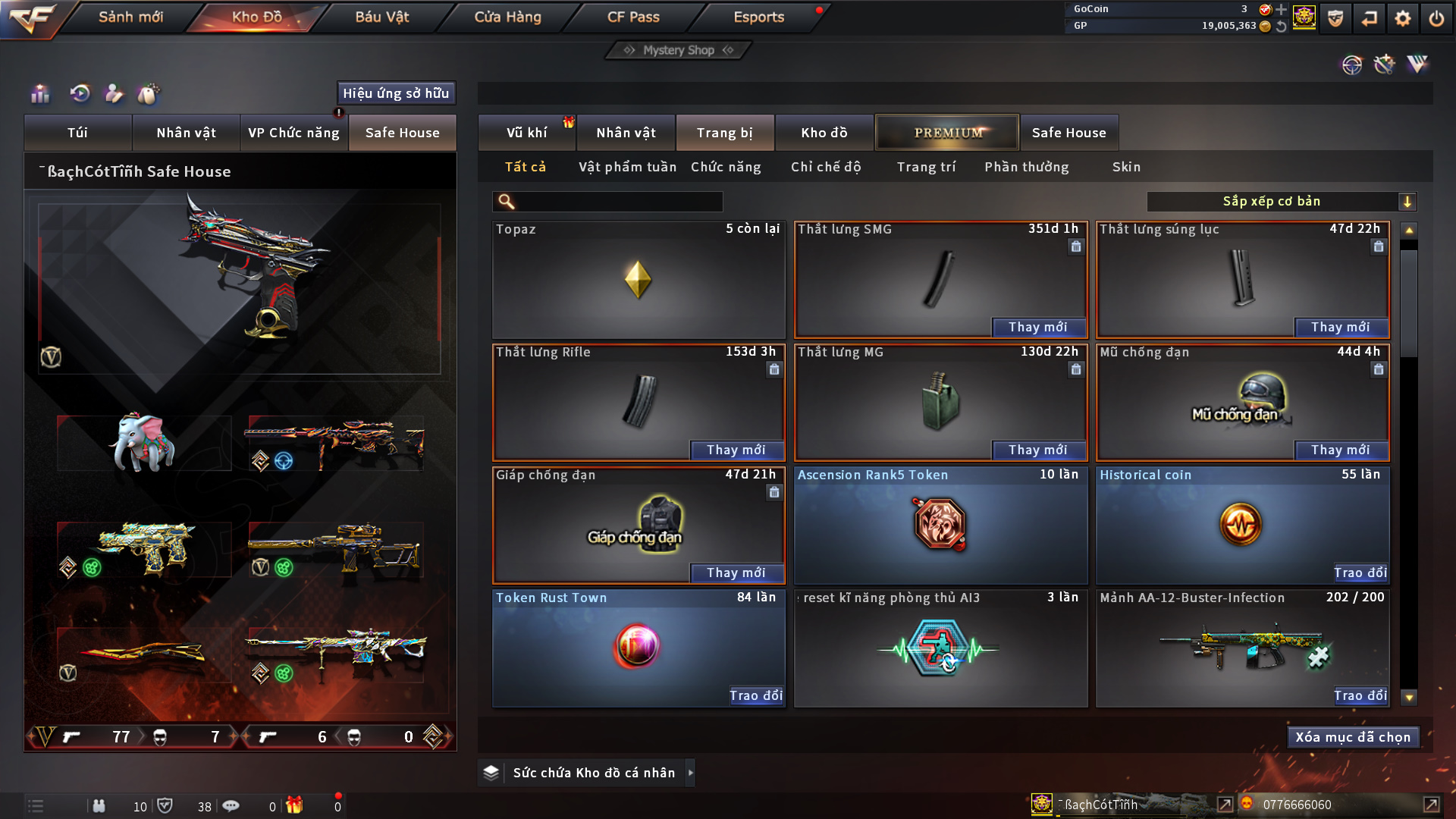Show the Skin category

click(x=1126, y=167)
